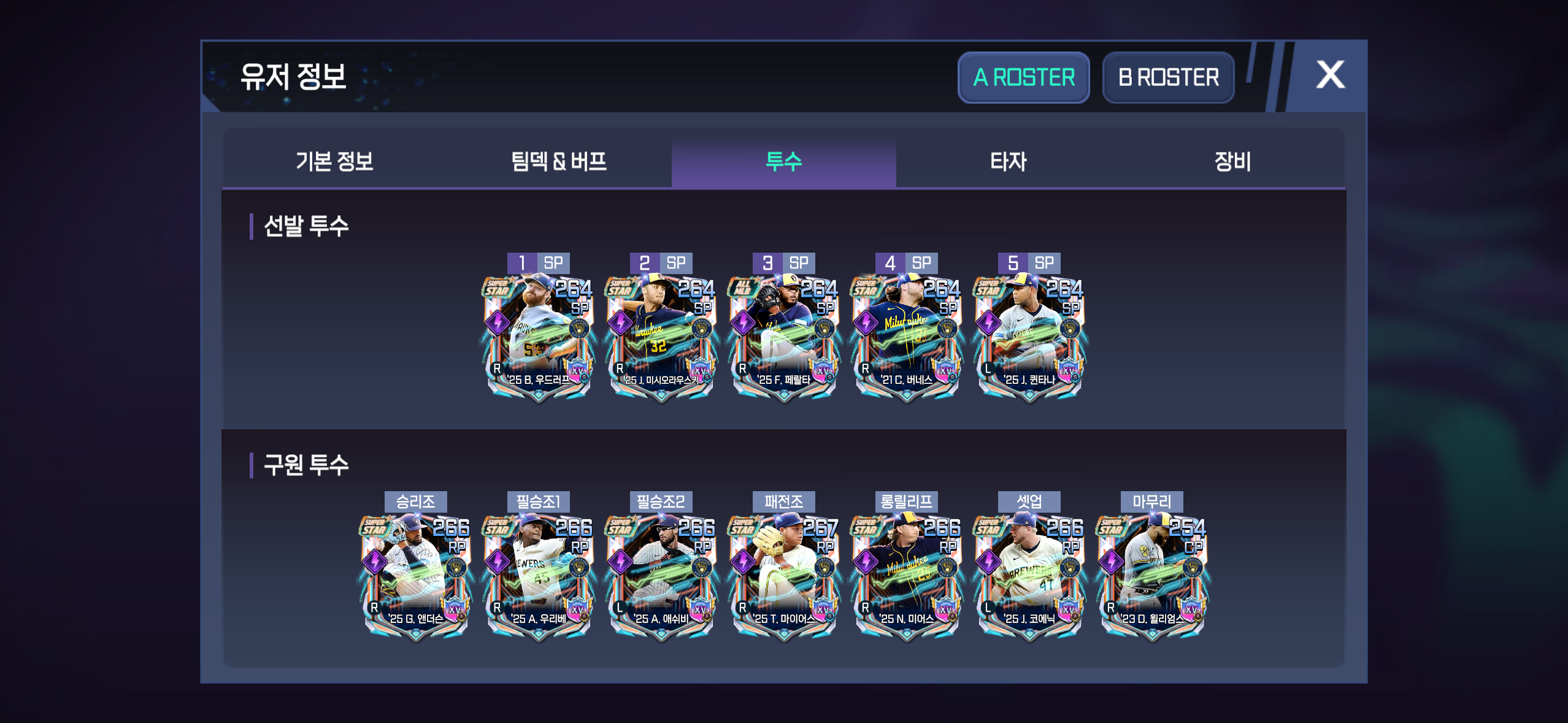Switch to the B ROSTER view
The image size is (1568, 723).
click(1168, 78)
